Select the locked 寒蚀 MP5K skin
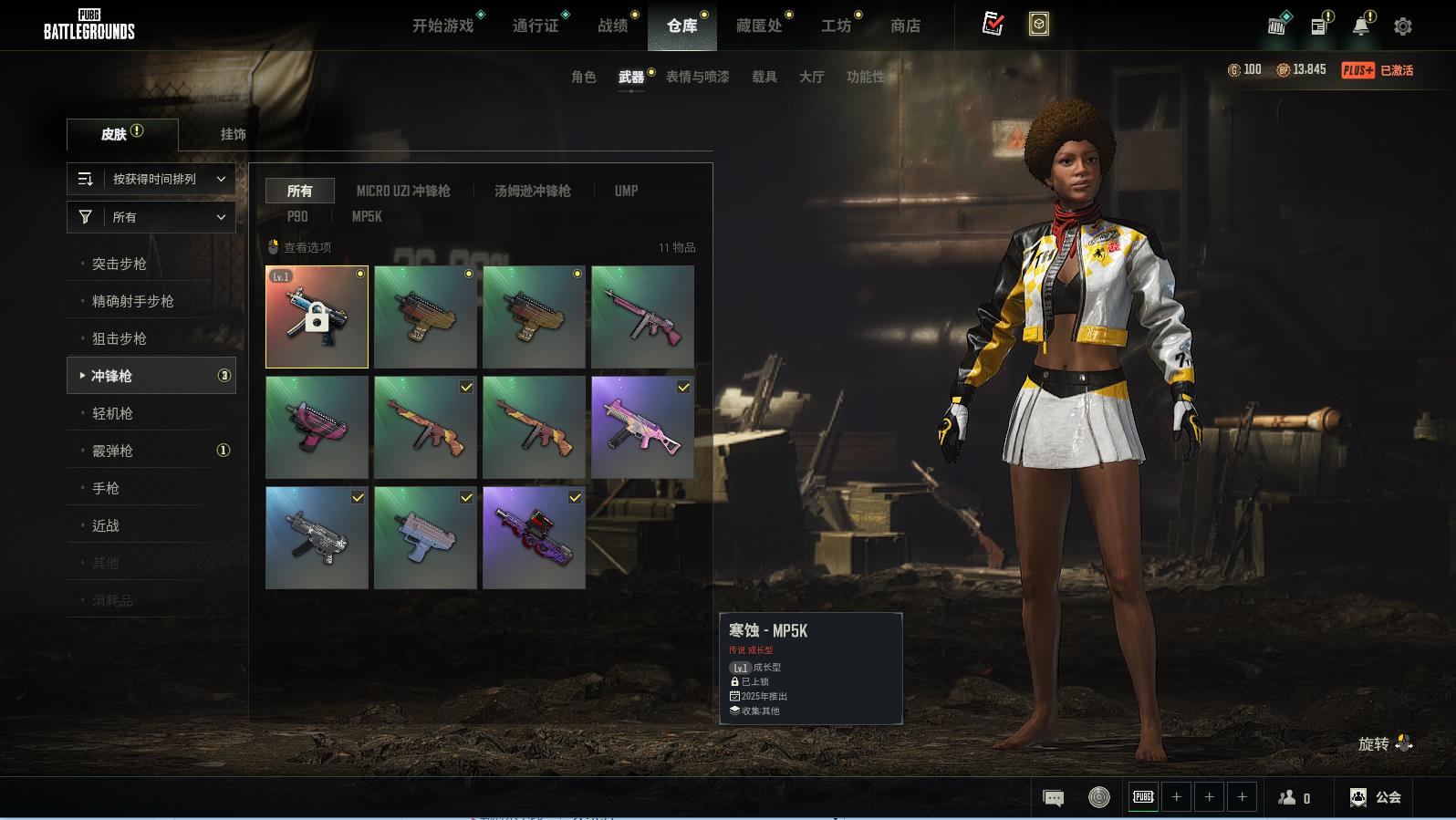 coord(317,317)
